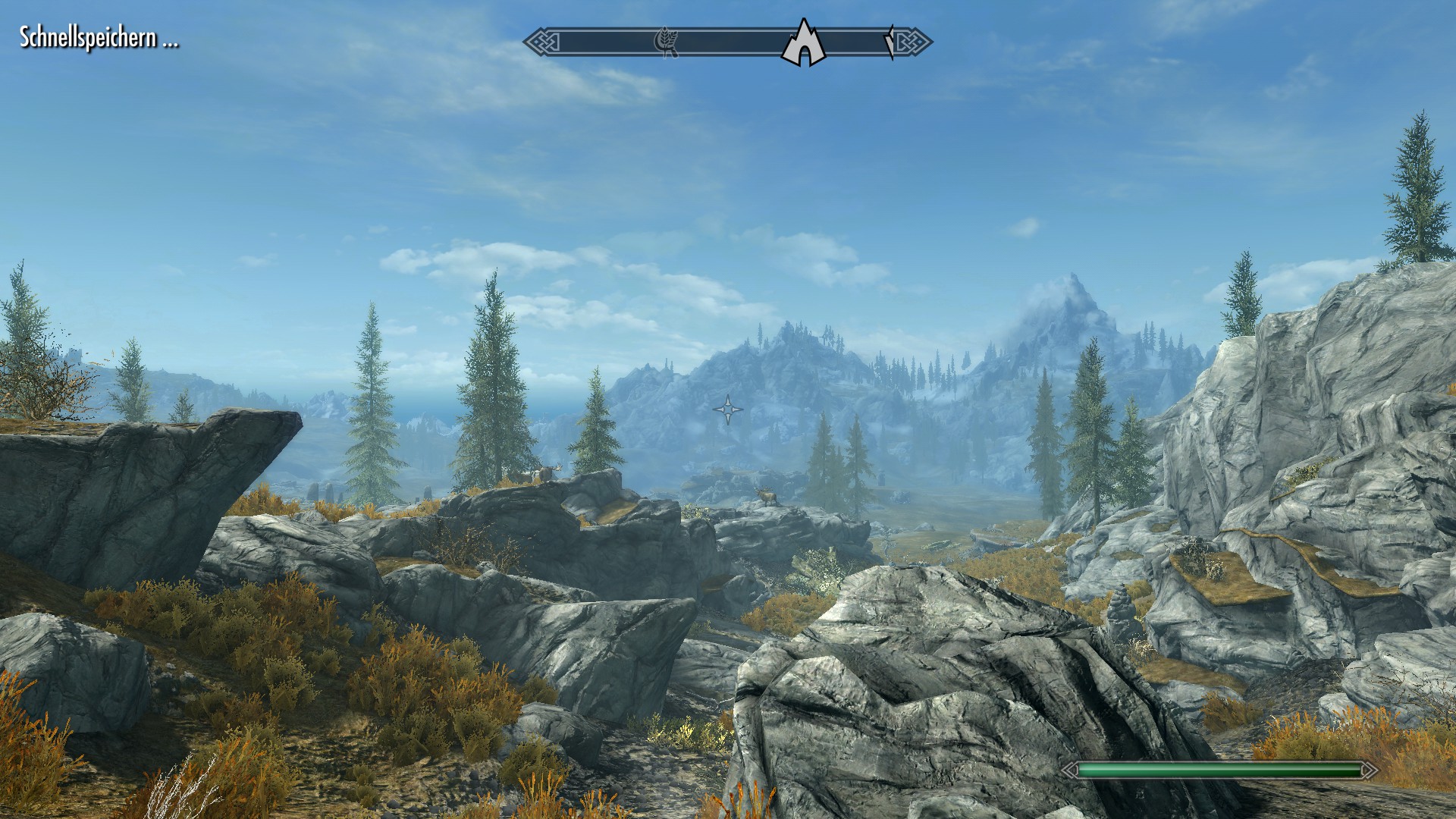The image size is (1456, 819).
Task: Click the compass bar at the top
Action: (728, 42)
